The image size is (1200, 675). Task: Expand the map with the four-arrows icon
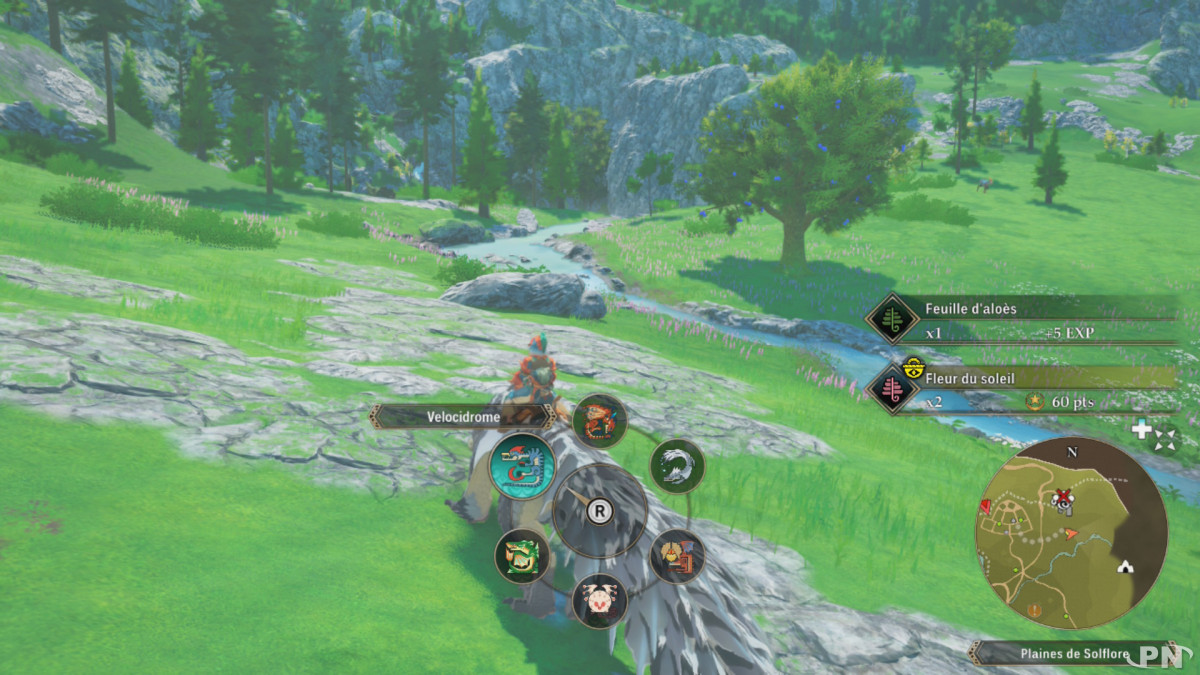tap(1164, 438)
